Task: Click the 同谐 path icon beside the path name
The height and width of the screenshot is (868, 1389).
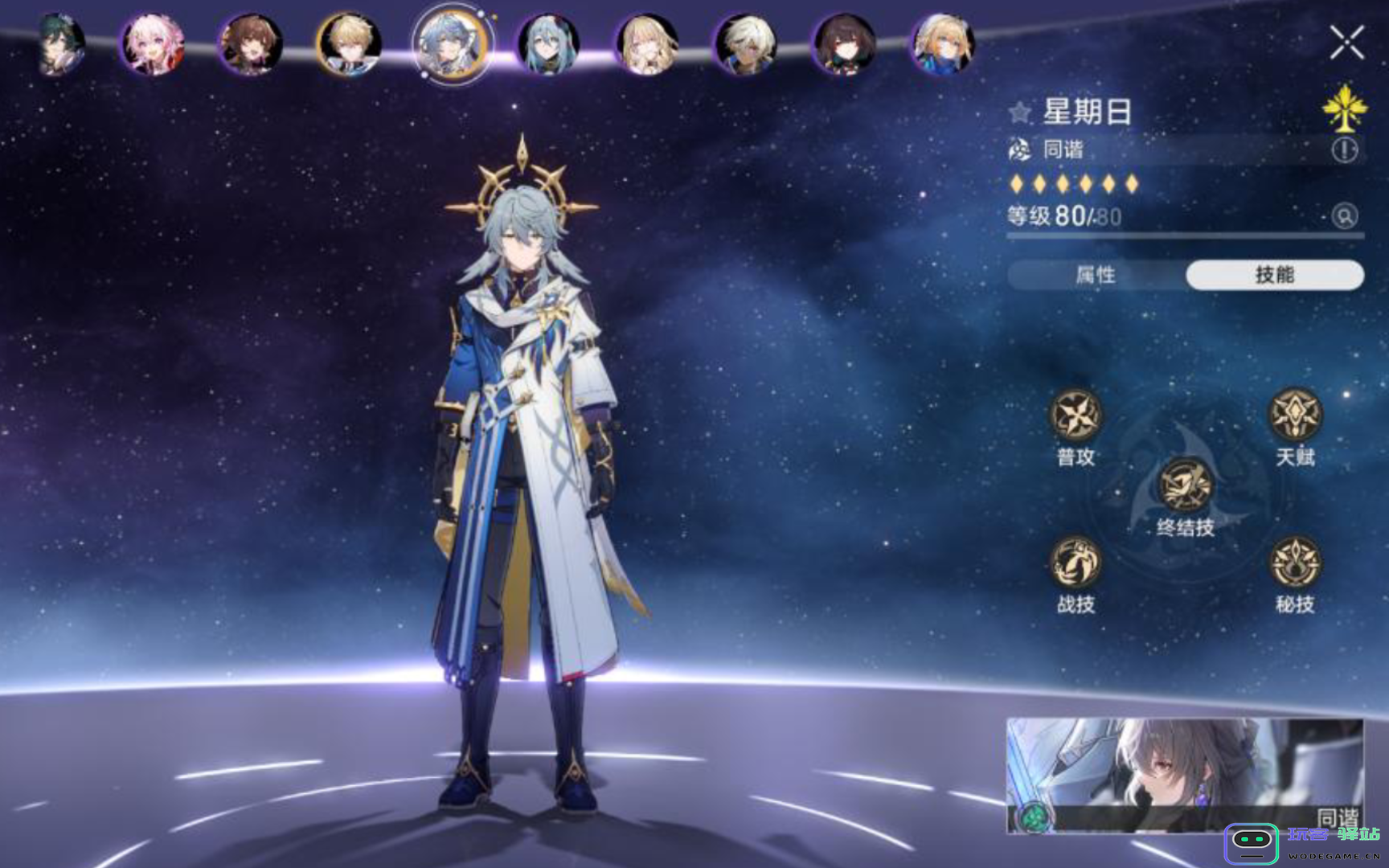Action: (1018, 149)
